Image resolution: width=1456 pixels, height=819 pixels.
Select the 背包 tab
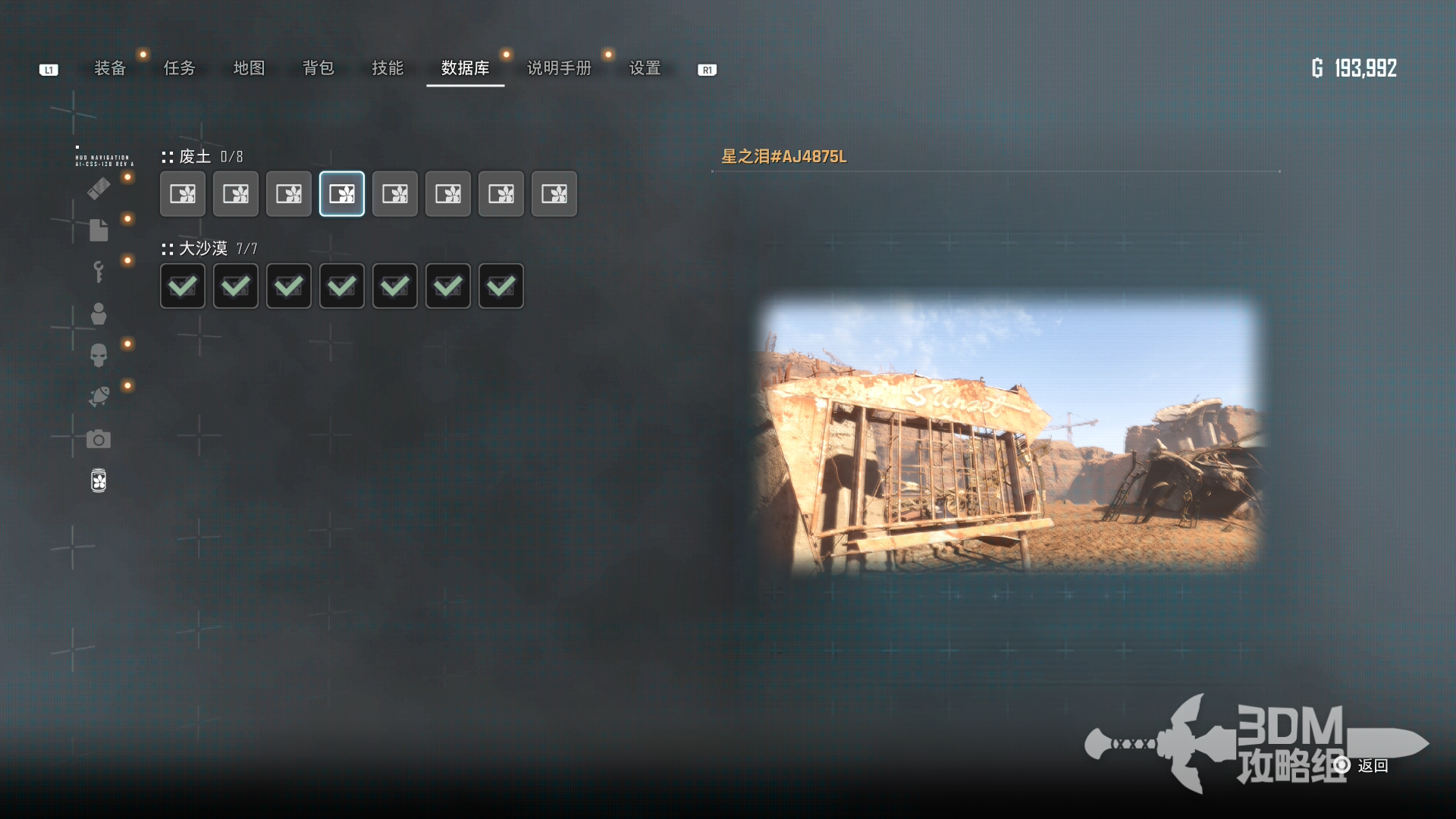[x=318, y=68]
